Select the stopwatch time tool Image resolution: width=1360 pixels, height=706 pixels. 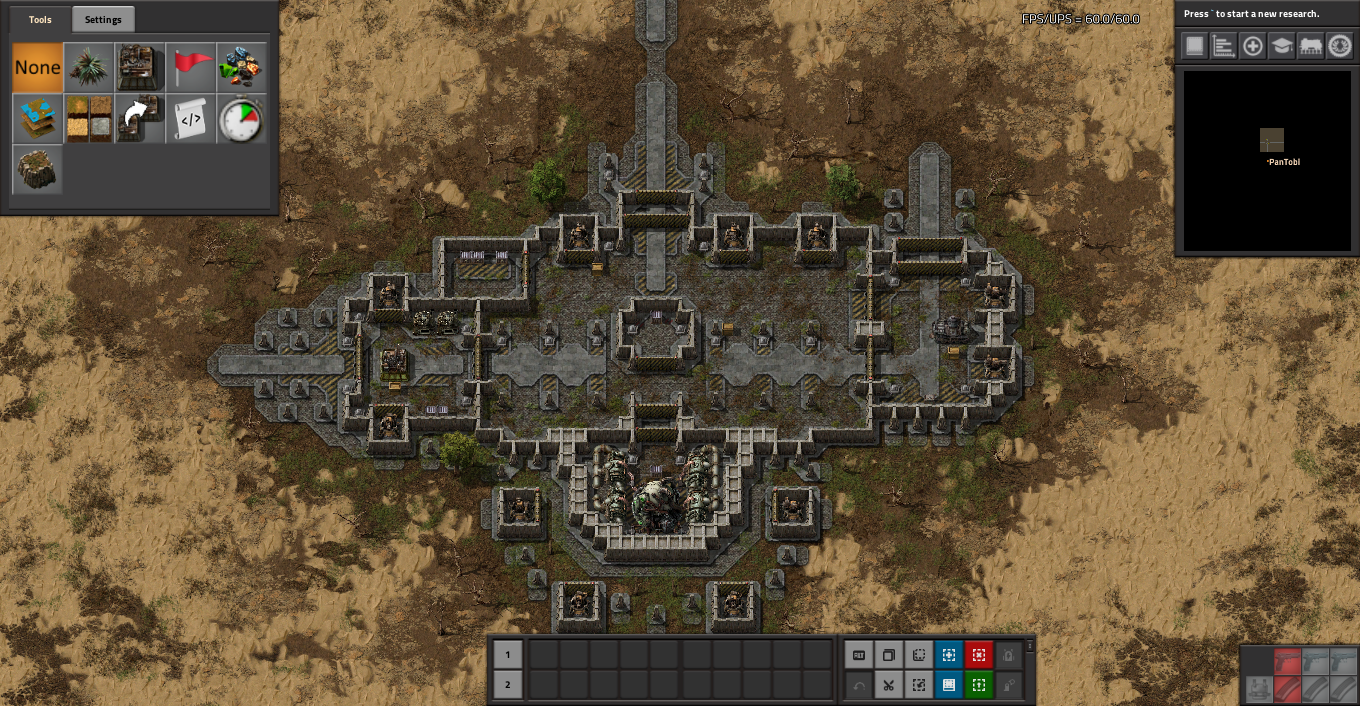click(x=242, y=119)
